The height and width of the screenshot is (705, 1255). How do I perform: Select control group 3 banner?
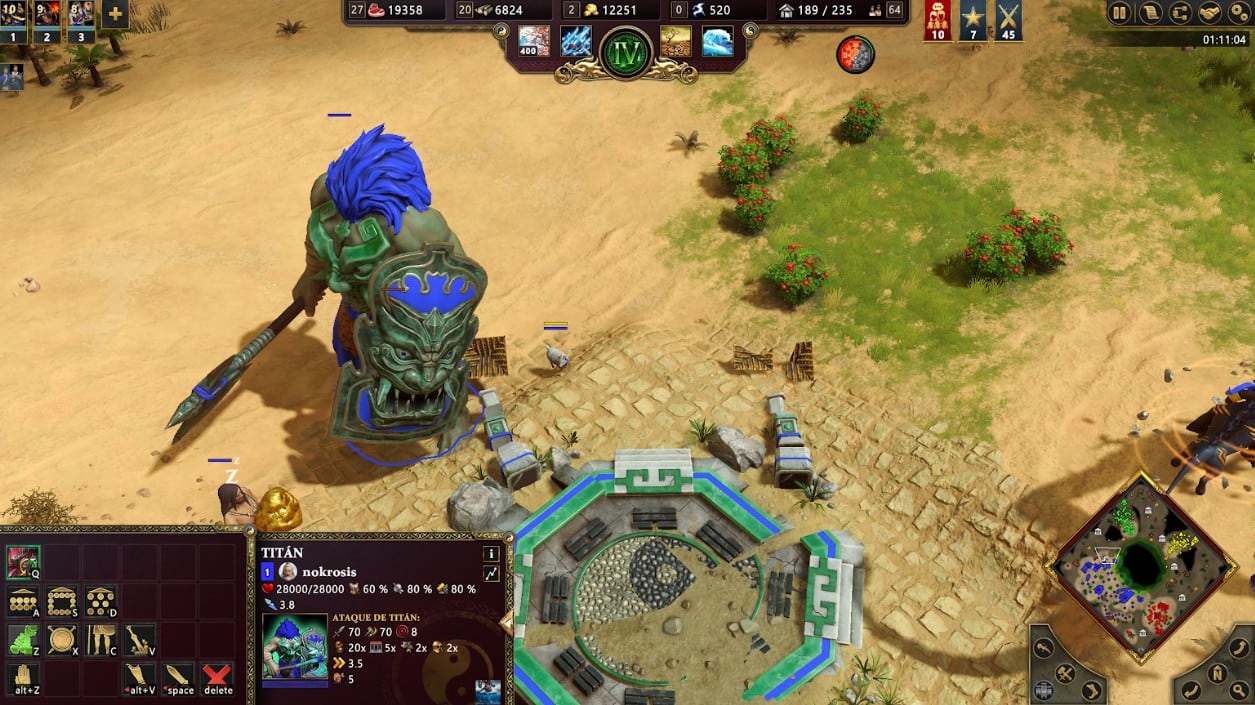[x=81, y=20]
